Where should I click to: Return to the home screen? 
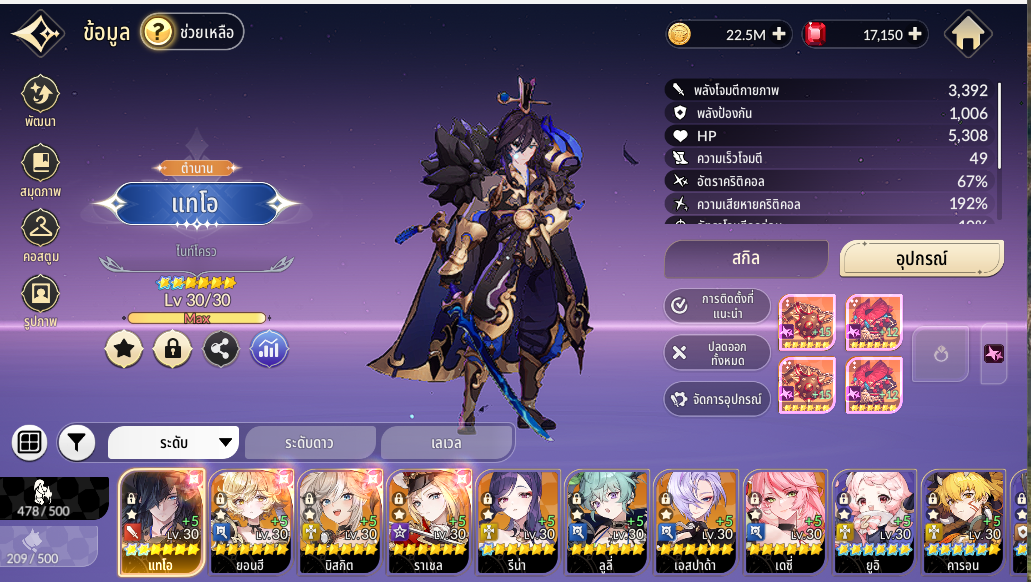click(x=967, y=34)
